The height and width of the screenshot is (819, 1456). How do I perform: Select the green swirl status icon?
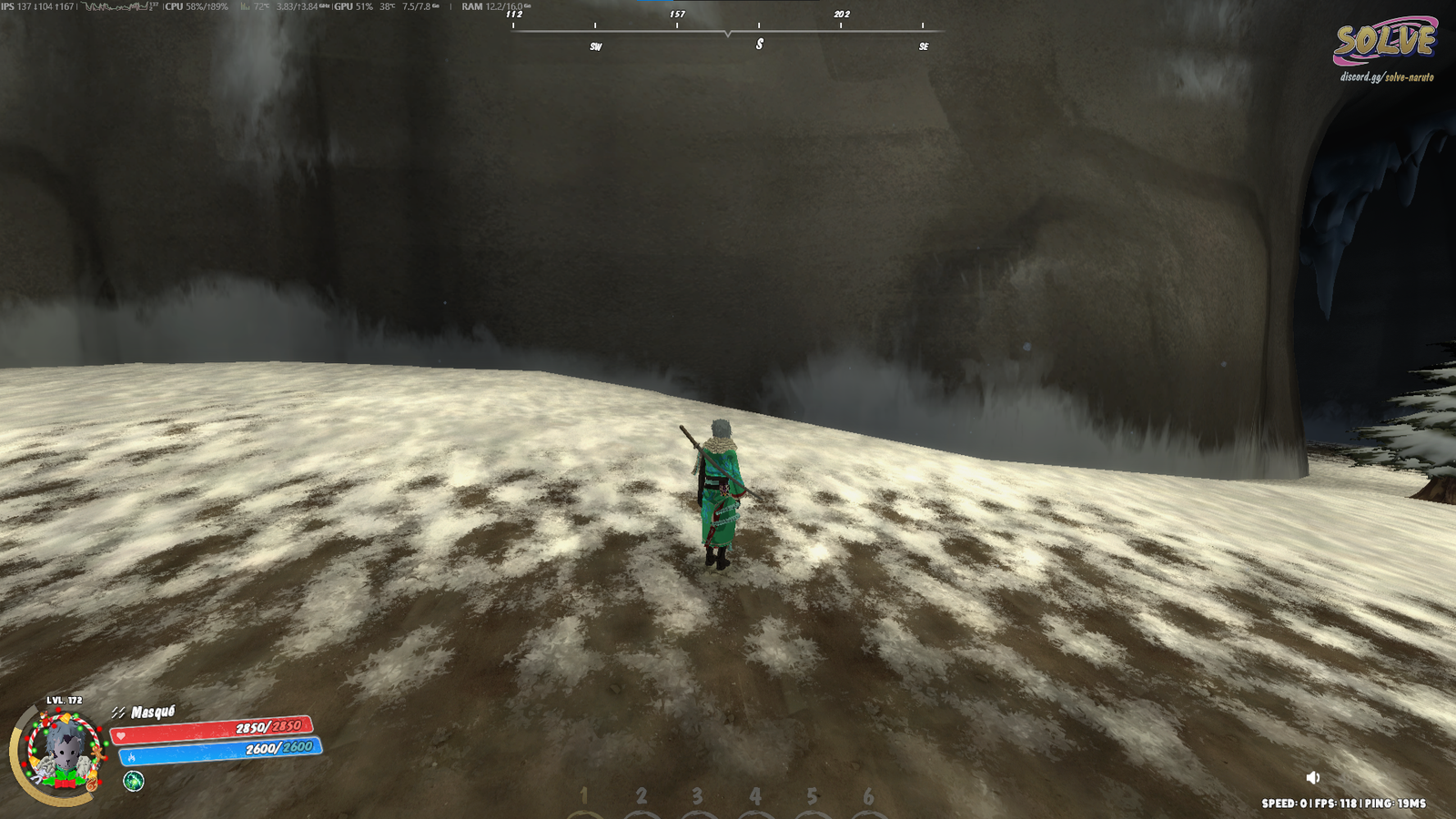click(x=134, y=781)
